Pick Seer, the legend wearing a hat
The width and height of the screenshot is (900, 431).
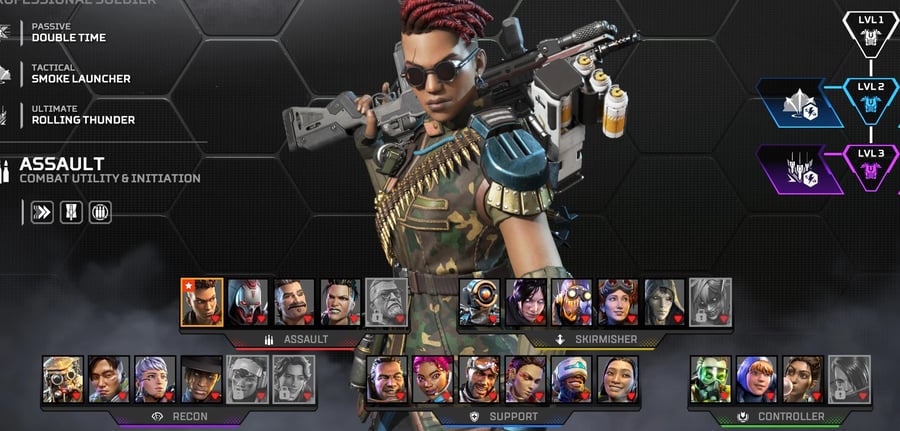point(201,379)
